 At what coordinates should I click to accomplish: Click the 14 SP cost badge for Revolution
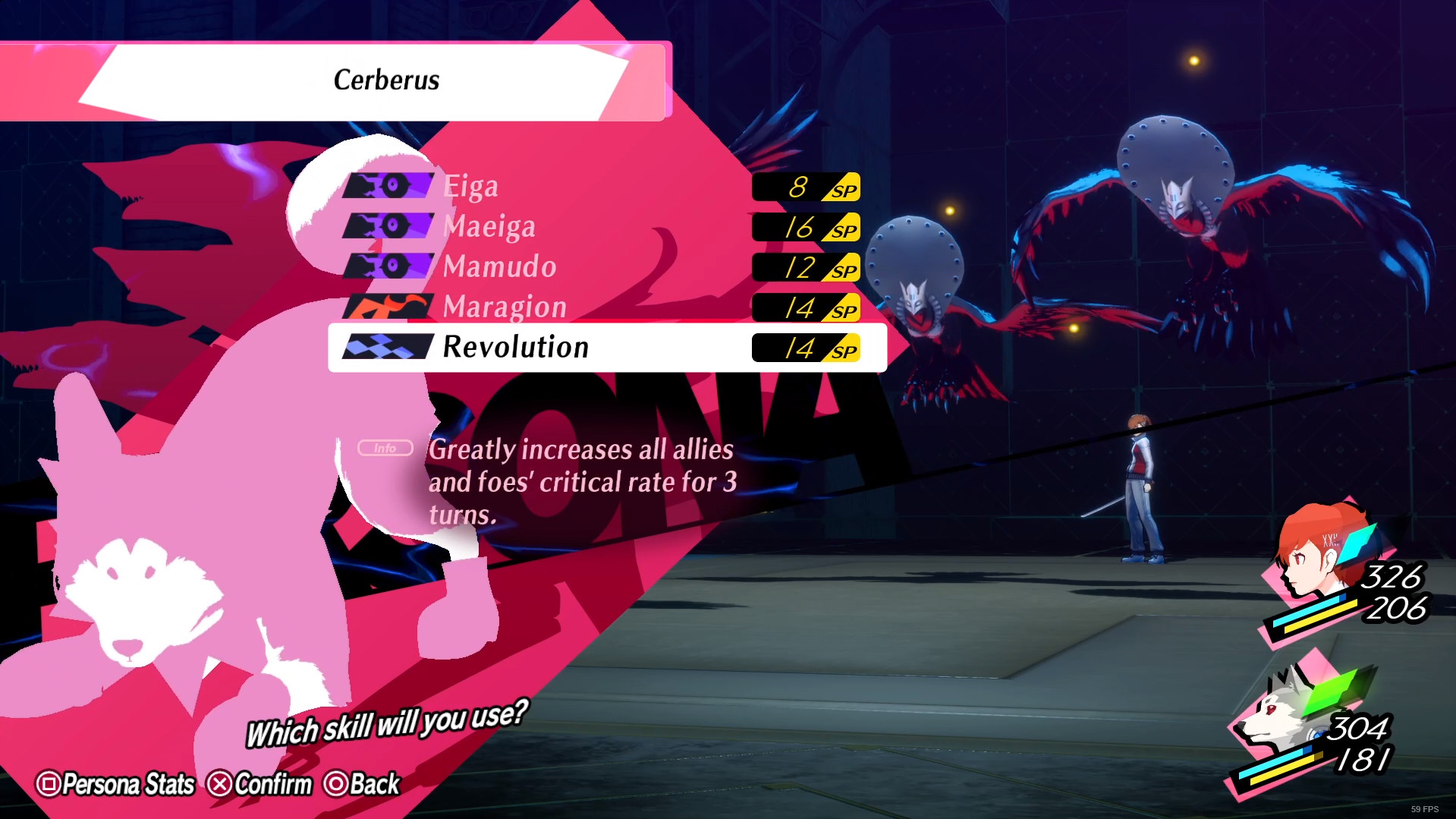806,348
